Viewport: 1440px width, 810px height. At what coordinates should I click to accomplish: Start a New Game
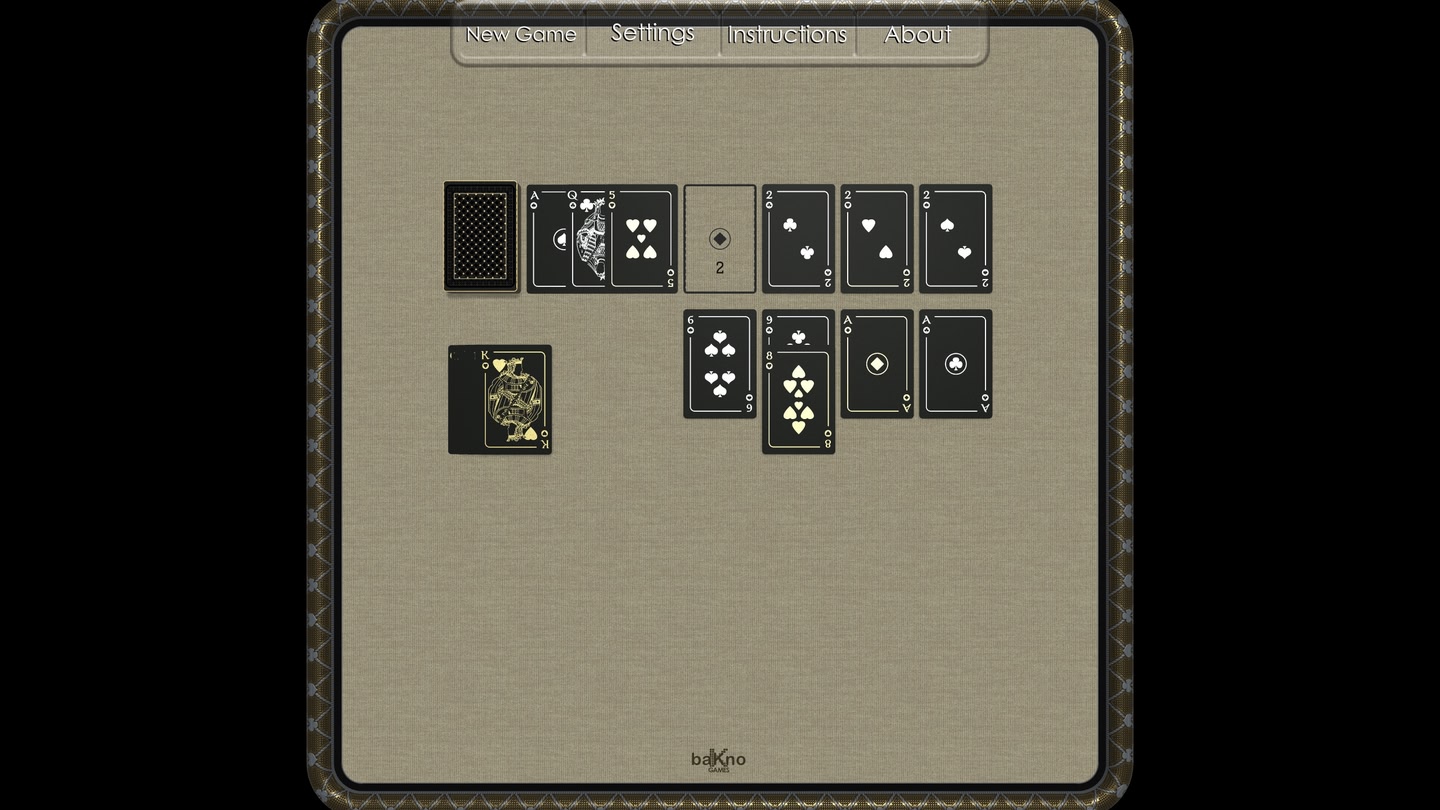pyautogui.click(x=520, y=33)
